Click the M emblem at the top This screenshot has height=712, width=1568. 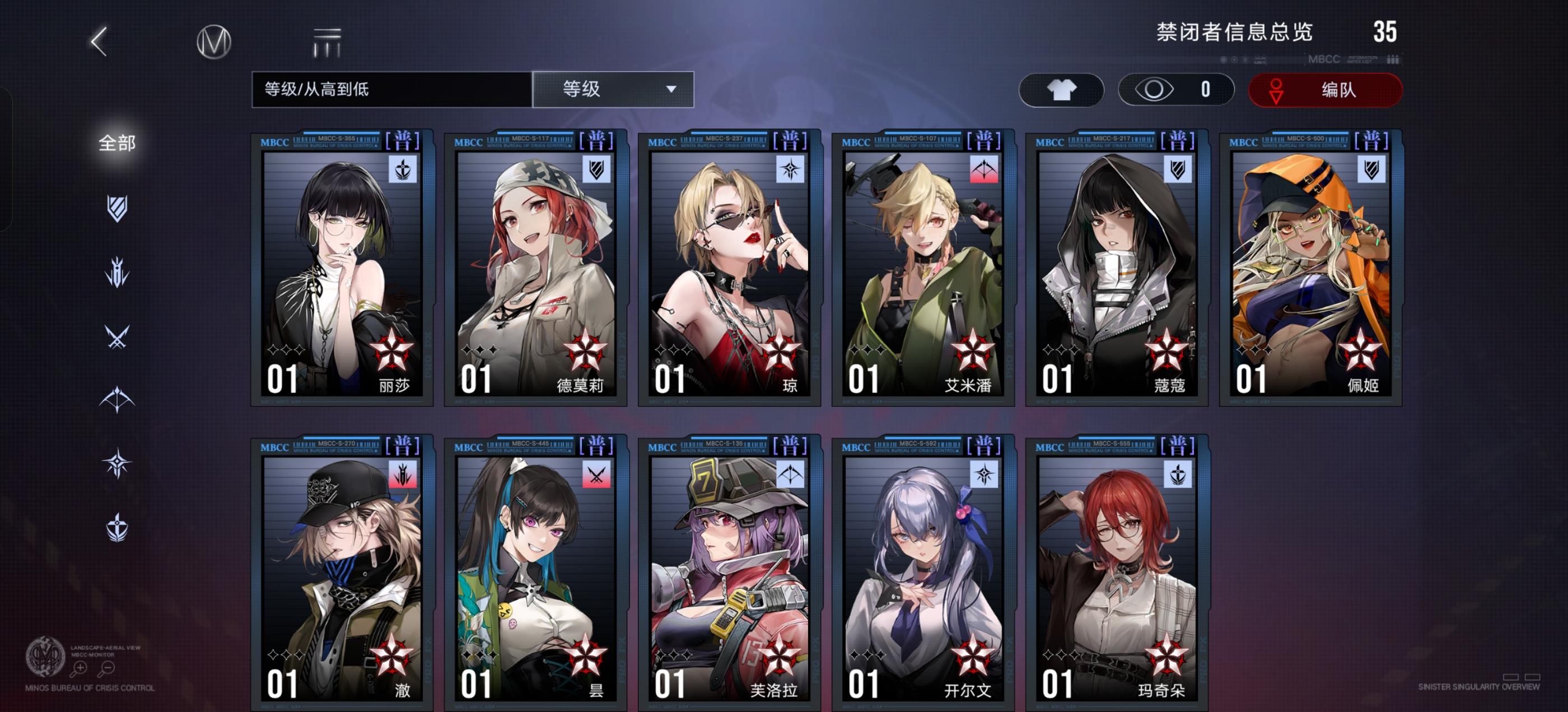click(x=214, y=43)
